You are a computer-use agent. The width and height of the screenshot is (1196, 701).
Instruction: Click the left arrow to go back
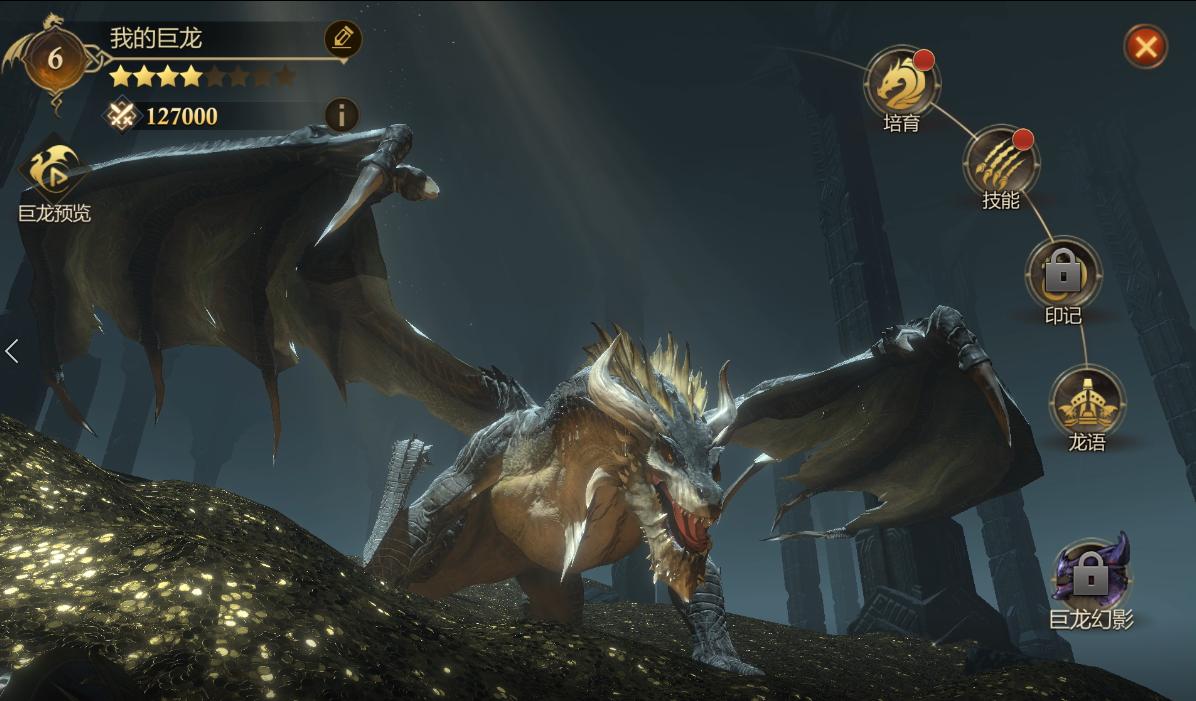[x=12, y=351]
